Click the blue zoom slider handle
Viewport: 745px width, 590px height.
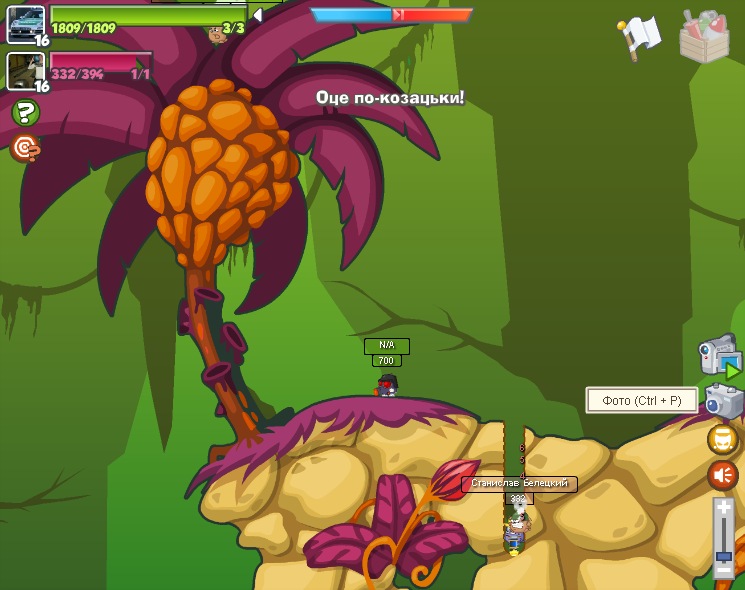coord(724,556)
